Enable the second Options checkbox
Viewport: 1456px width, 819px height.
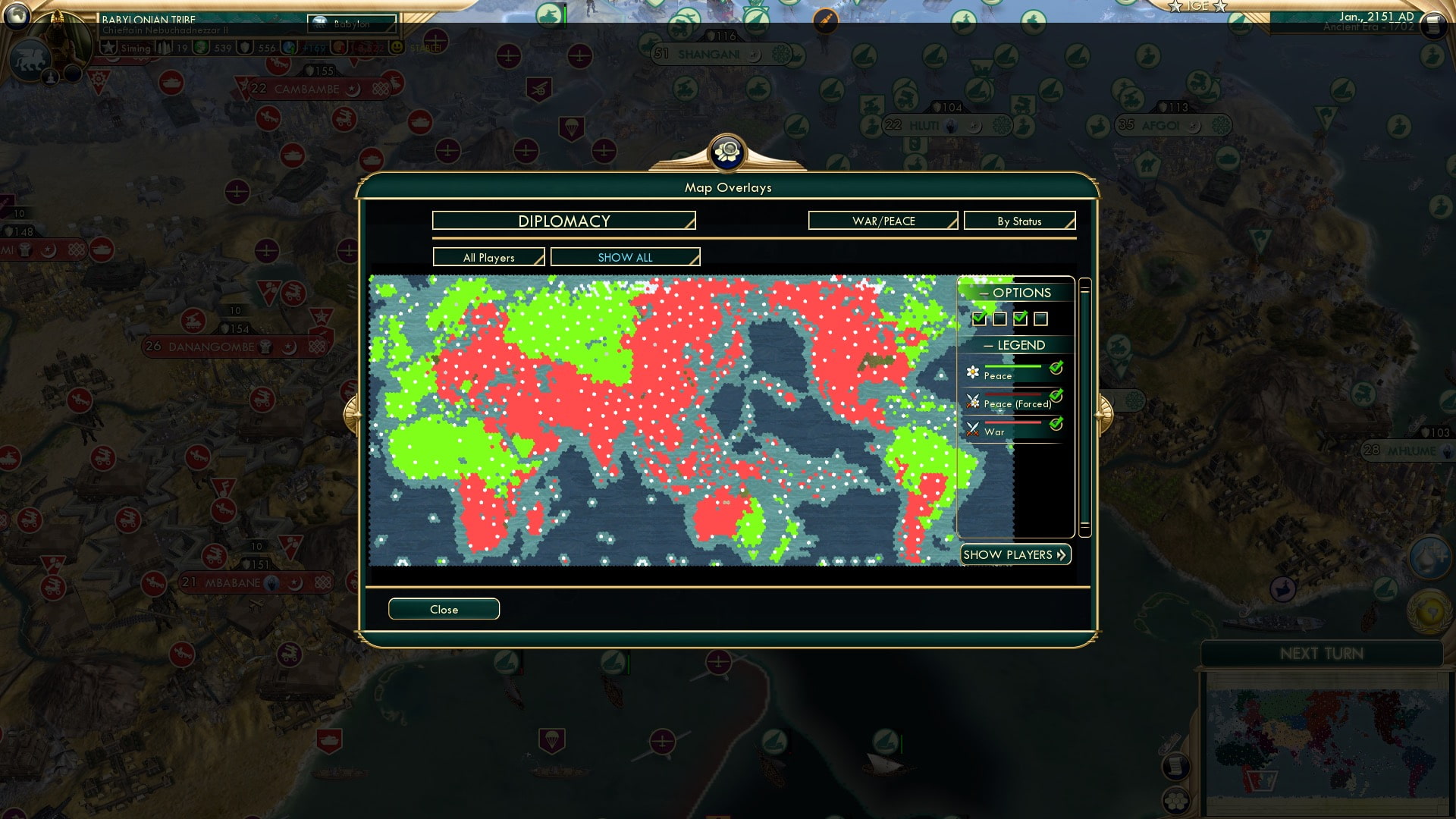(x=999, y=318)
